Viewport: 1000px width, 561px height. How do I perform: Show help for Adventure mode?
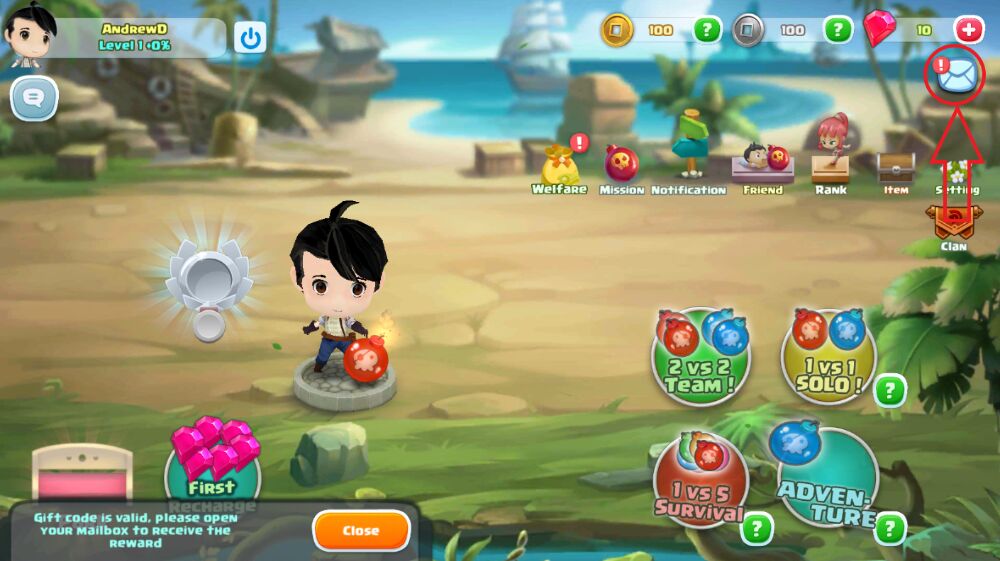(889, 528)
